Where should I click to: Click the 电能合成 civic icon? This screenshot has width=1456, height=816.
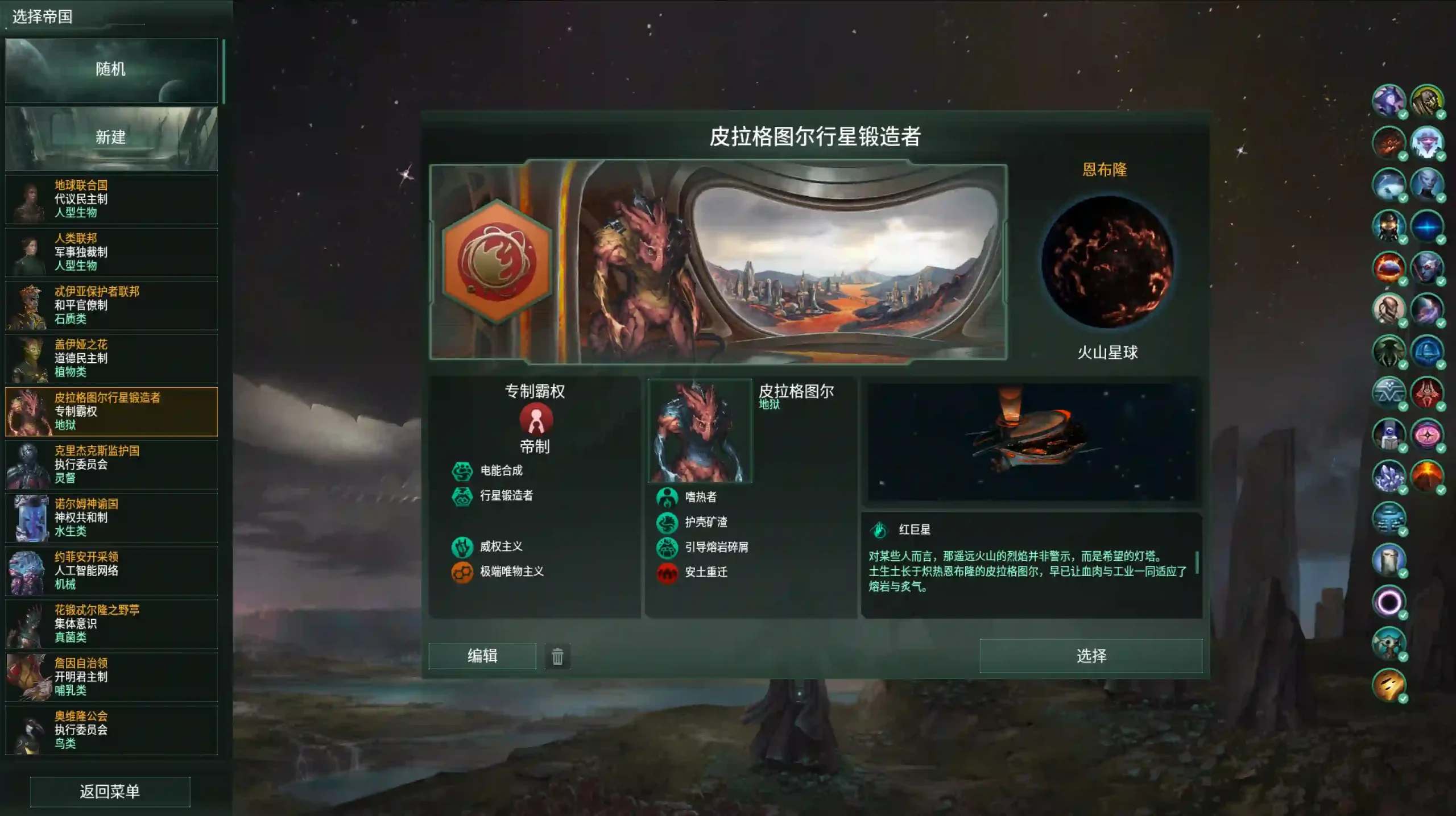[464, 471]
